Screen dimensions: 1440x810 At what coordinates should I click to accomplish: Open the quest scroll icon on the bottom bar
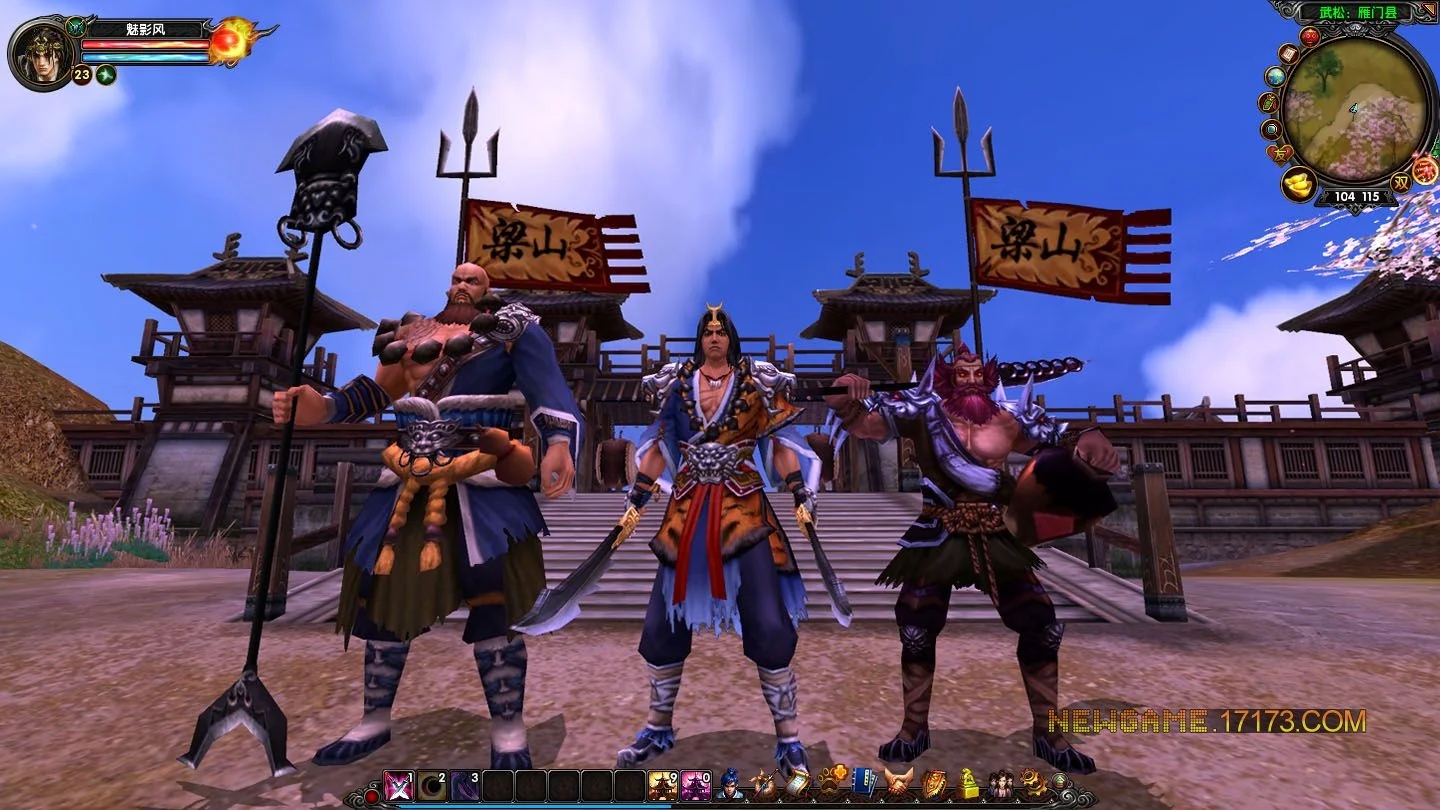pos(797,785)
